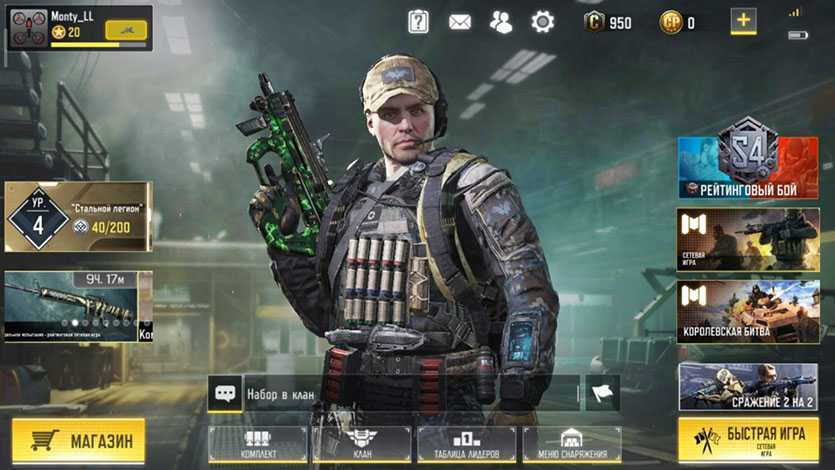Open the Рейтинговый бой ranked mode
Viewport: 835px width, 470px height.
pyautogui.click(x=748, y=167)
